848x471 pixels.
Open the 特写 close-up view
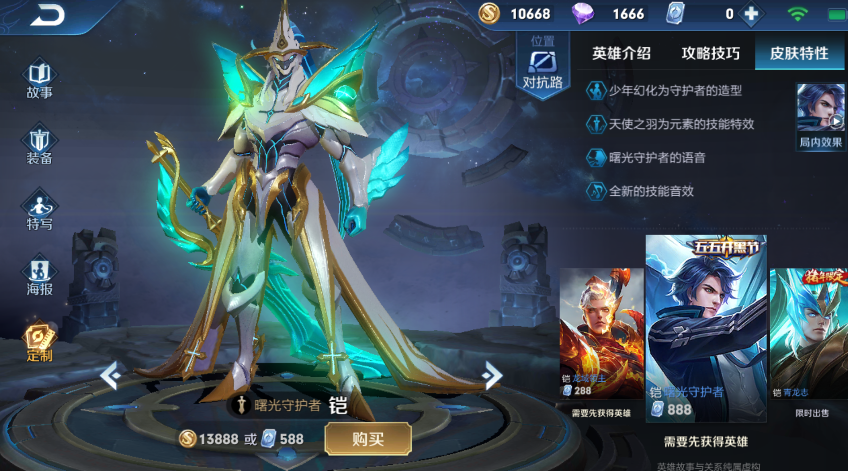tap(40, 211)
